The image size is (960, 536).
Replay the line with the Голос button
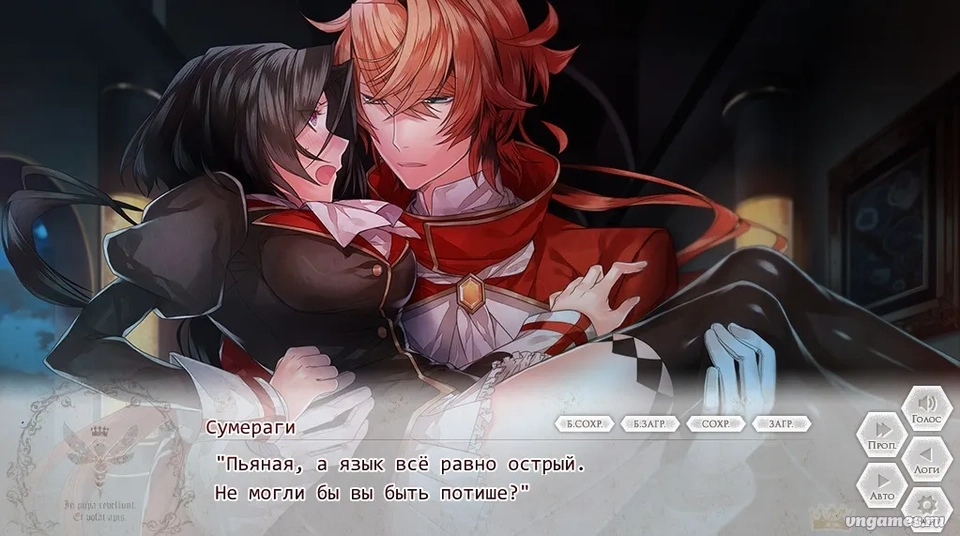click(927, 409)
